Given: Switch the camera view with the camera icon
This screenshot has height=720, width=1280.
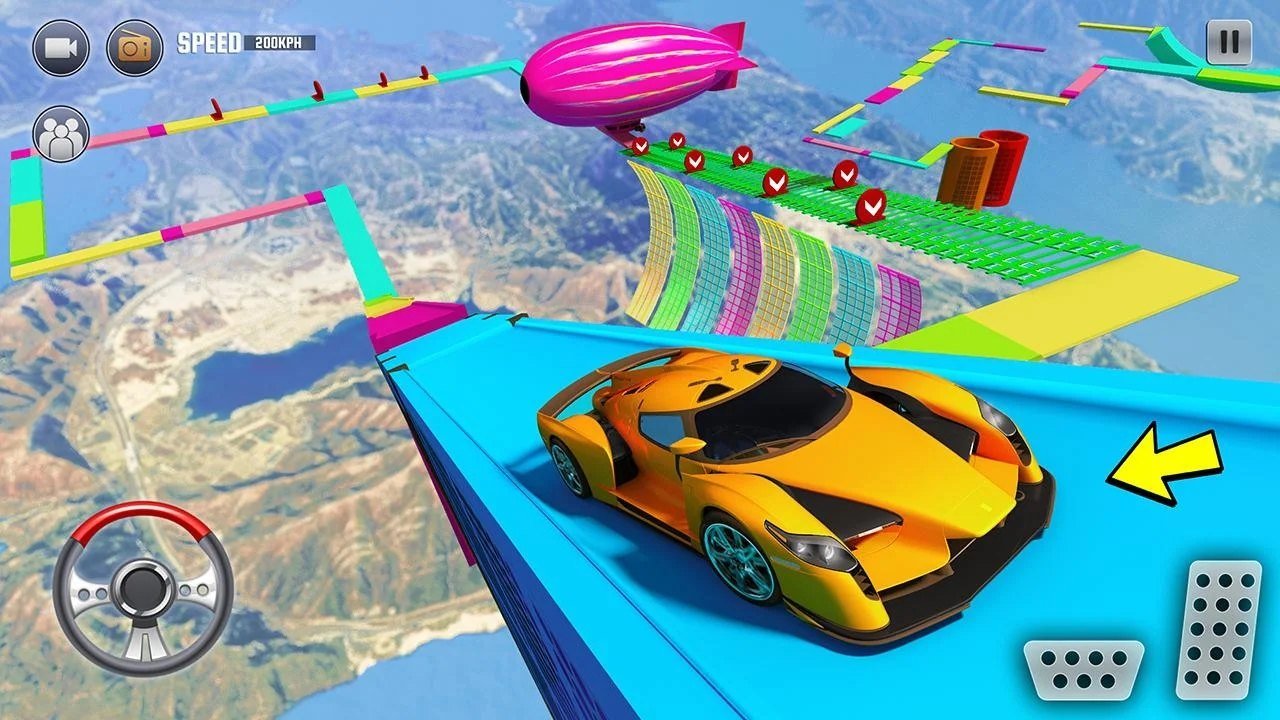Looking at the screenshot, I should click(61, 47).
